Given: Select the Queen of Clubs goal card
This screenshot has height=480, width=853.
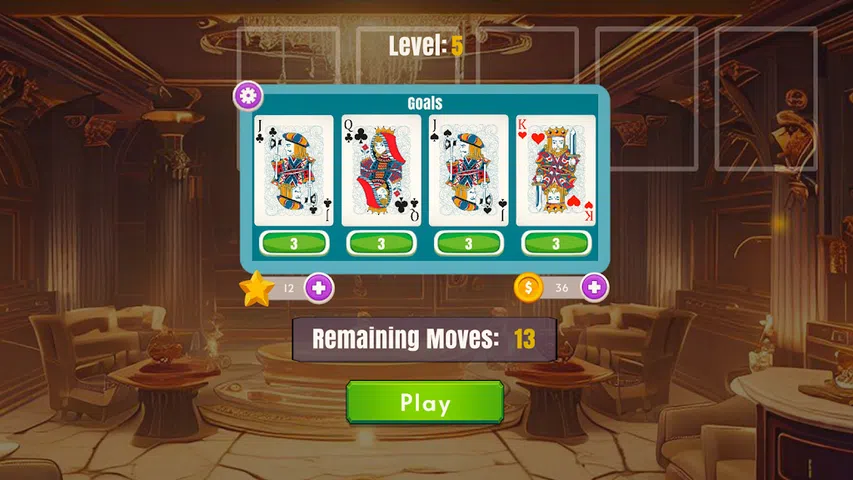Looking at the screenshot, I should tap(381, 170).
